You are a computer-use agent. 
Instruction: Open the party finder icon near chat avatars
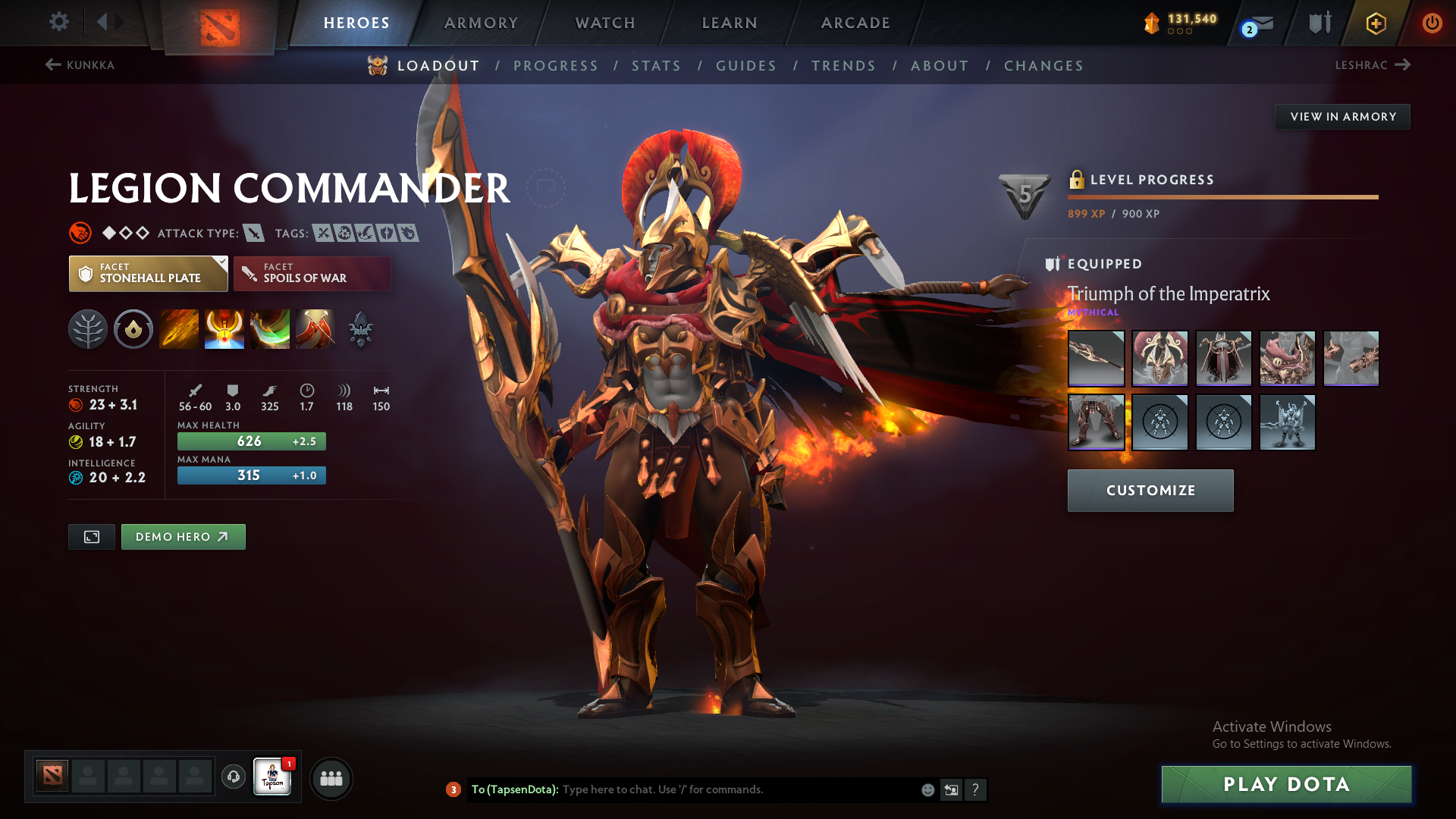(331, 778)
